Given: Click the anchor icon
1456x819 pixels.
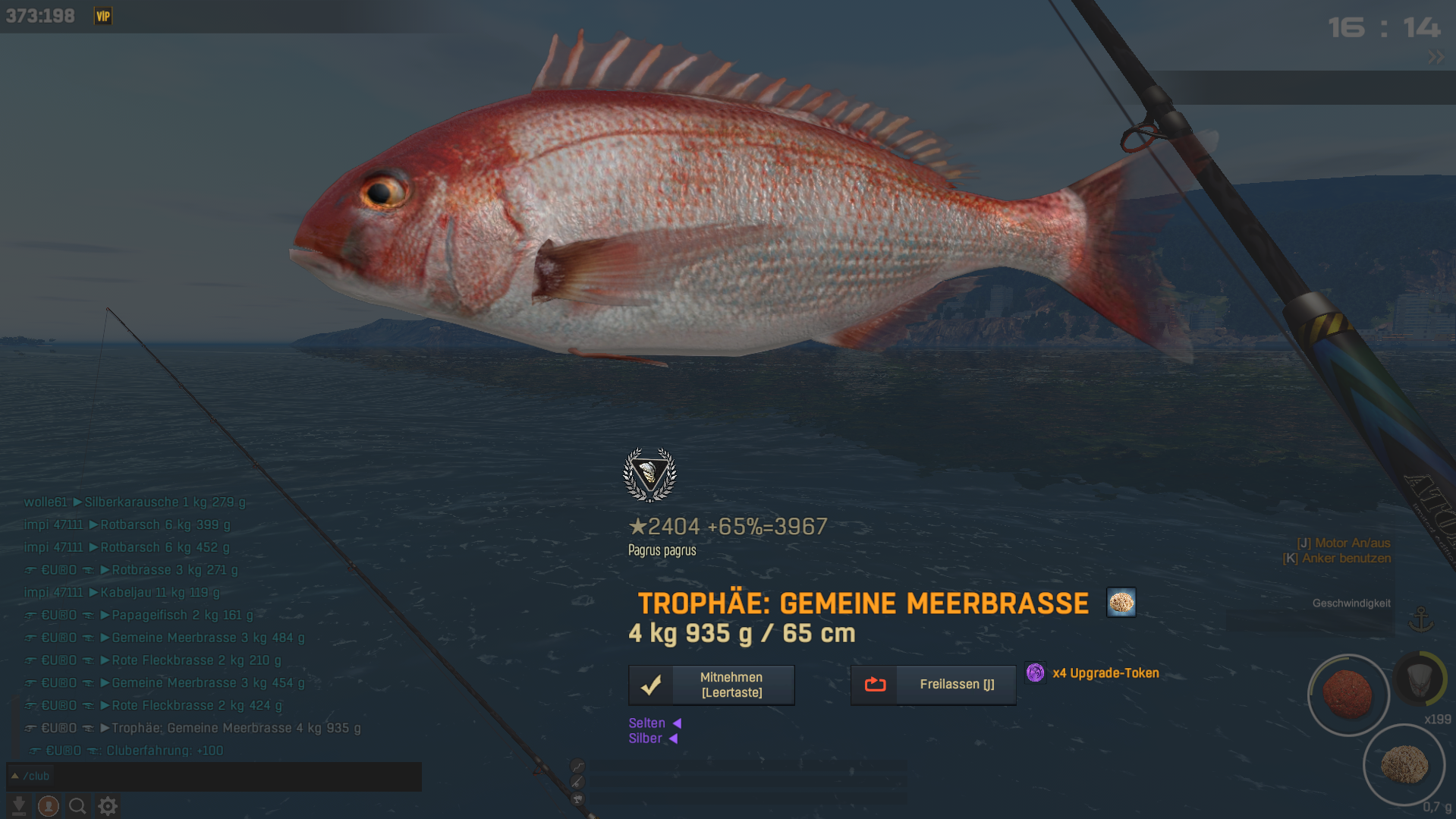Looking at the screenshot, I should click(x=1420, y=619).
